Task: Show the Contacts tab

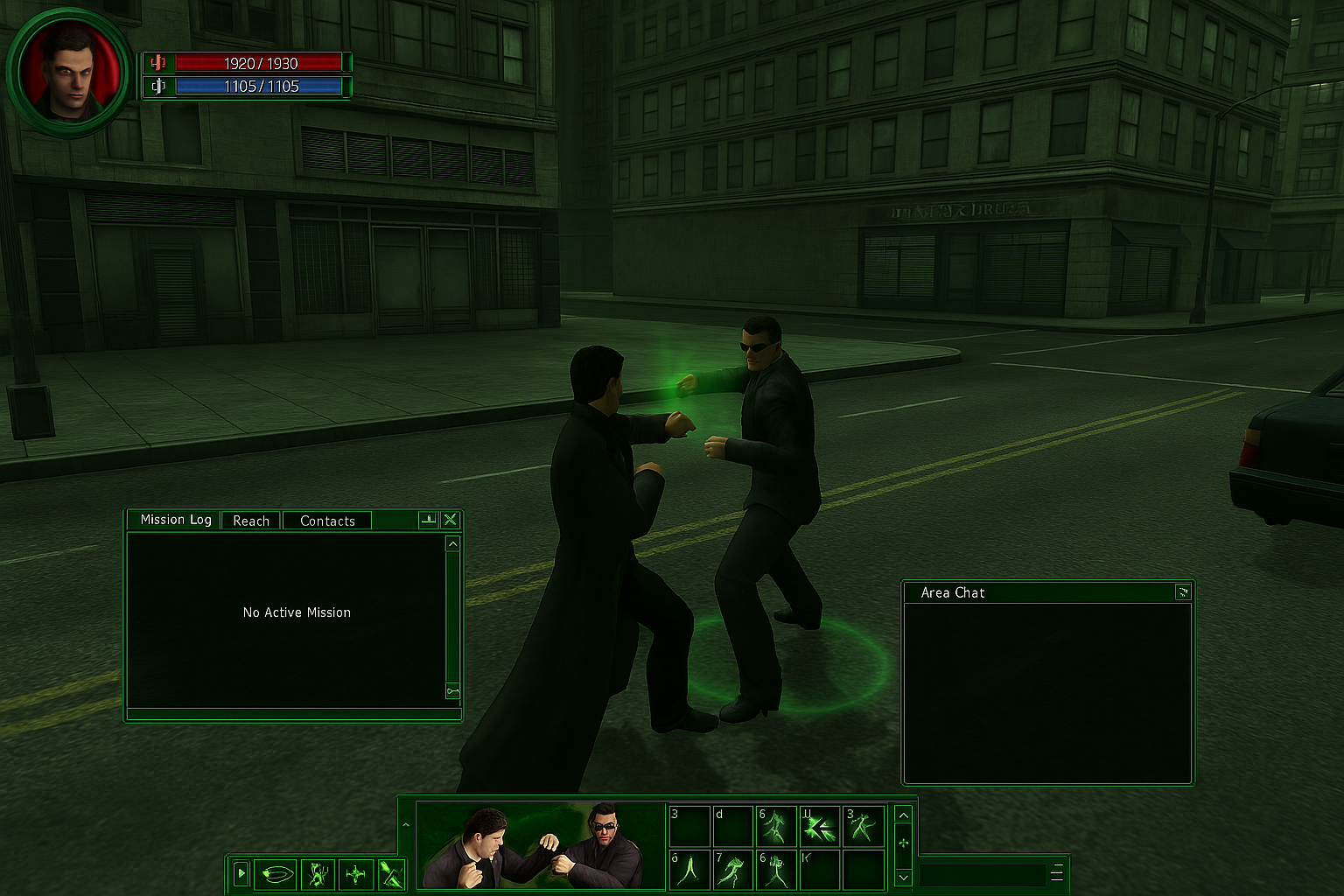Action: (327, 521)
